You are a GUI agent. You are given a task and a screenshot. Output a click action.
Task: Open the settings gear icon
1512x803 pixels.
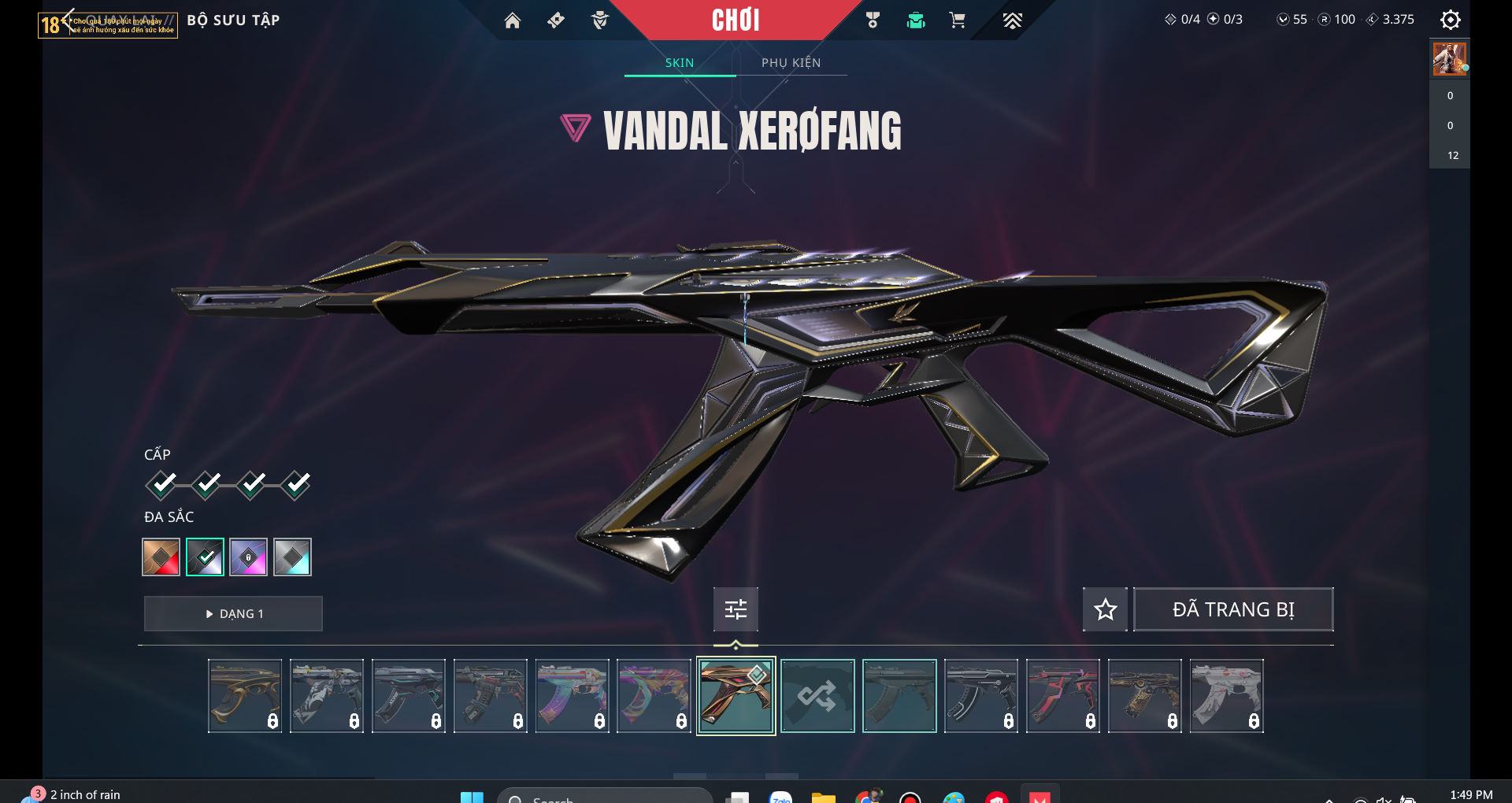point(1450,20)
